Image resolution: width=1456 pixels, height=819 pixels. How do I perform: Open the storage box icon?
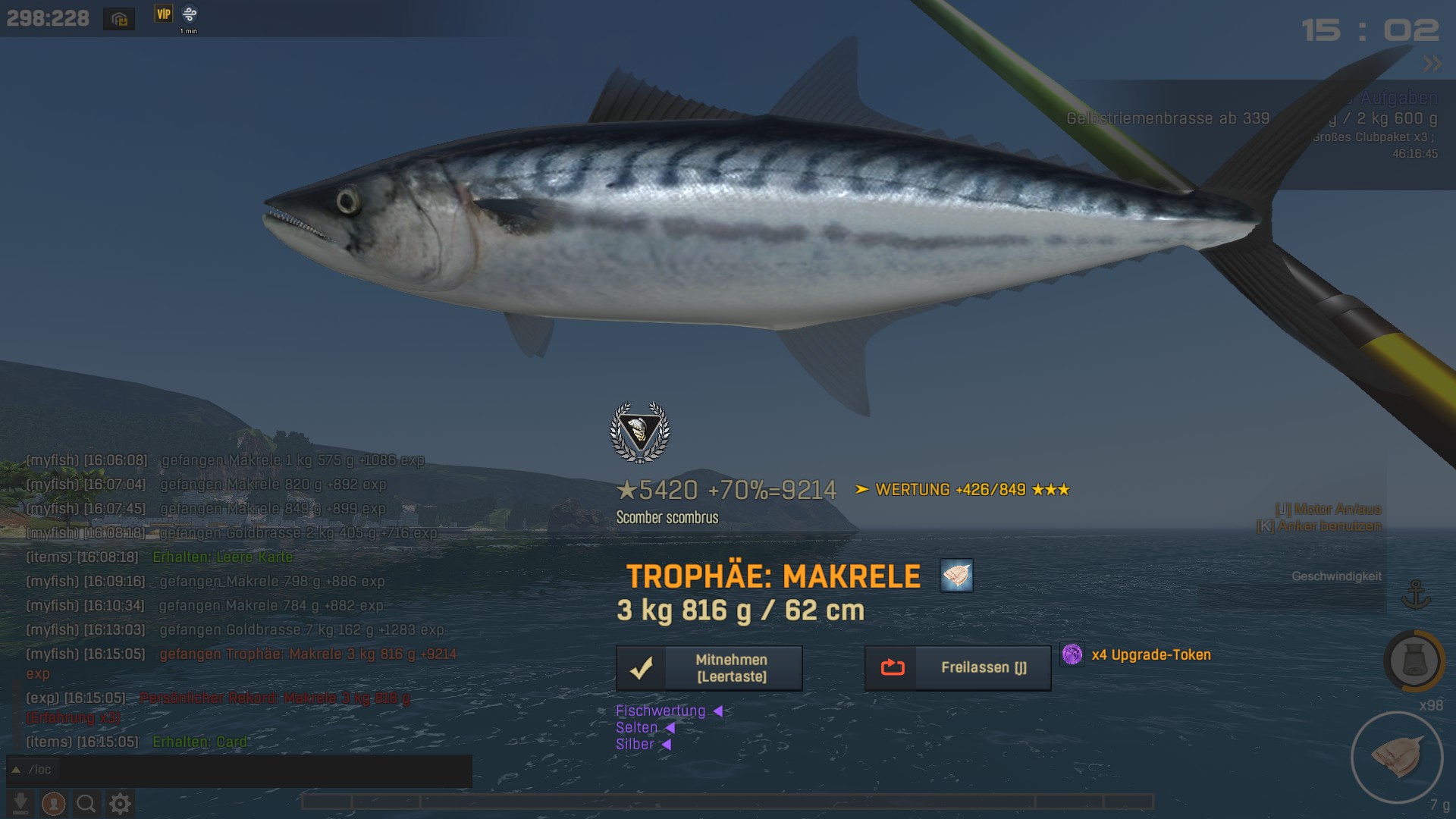[x=119, y=19]
